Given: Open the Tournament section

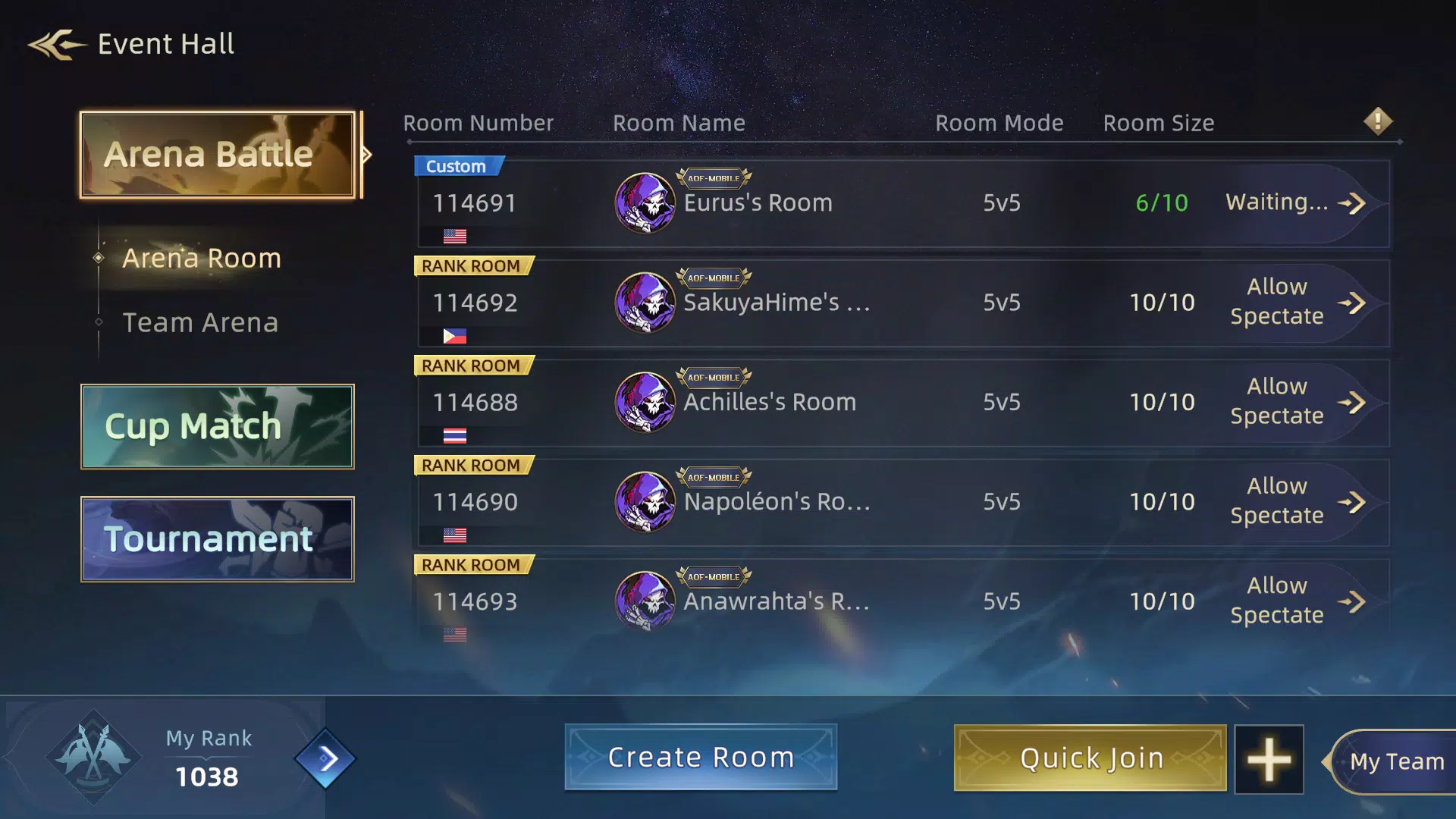Looking at the screenshot, I should point(218,539).
